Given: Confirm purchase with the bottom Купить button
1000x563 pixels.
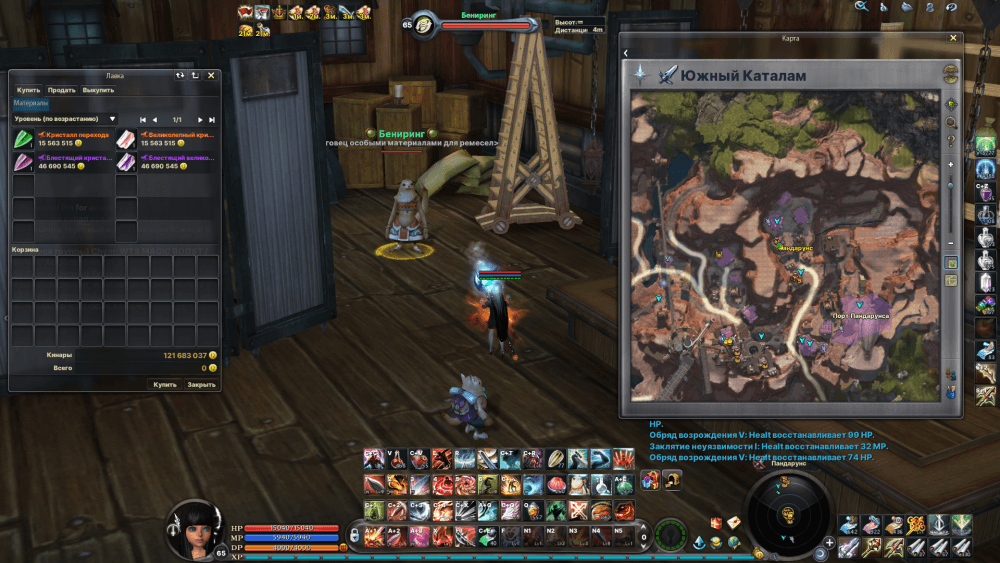Looking at the screenshot, I should point(164,384).
